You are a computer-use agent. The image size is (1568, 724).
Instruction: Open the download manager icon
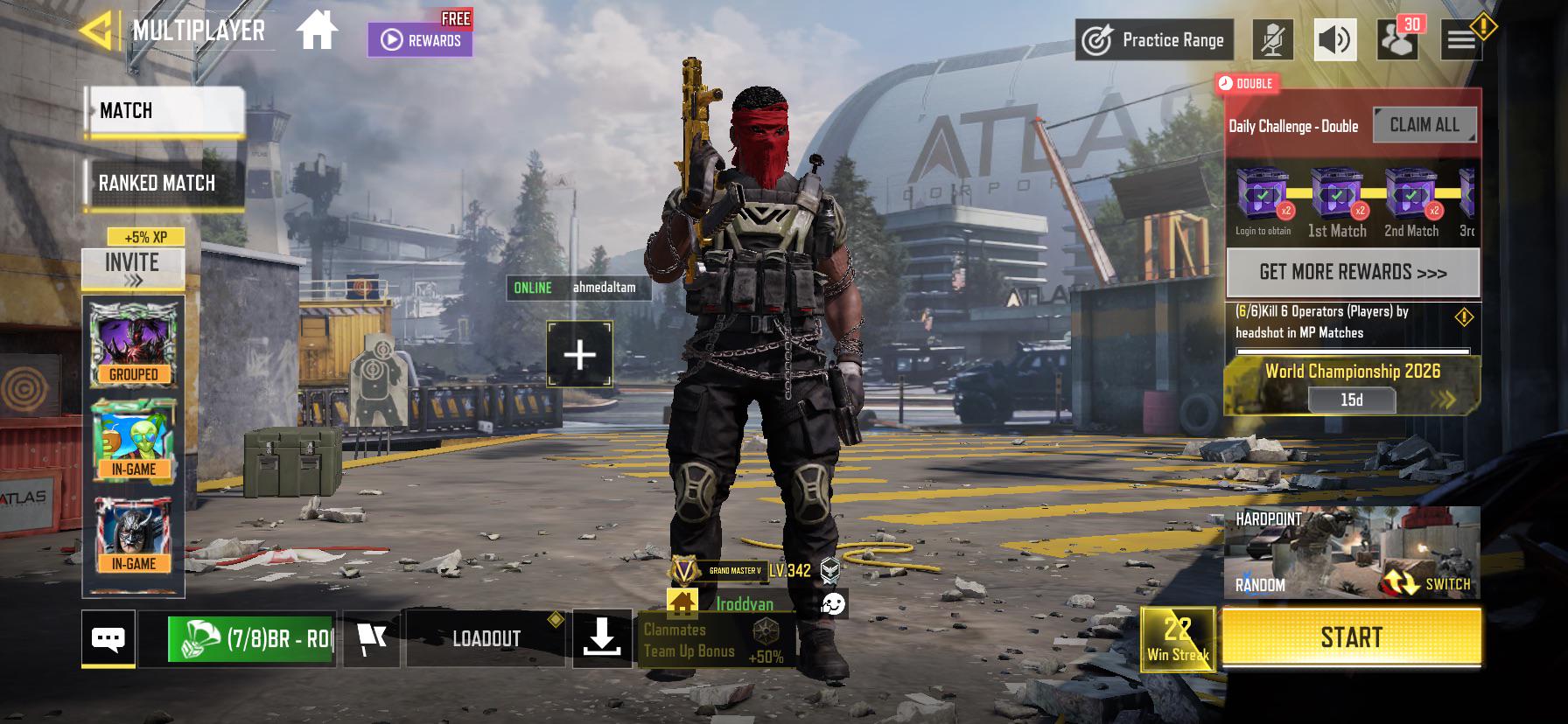click(602, 639)
